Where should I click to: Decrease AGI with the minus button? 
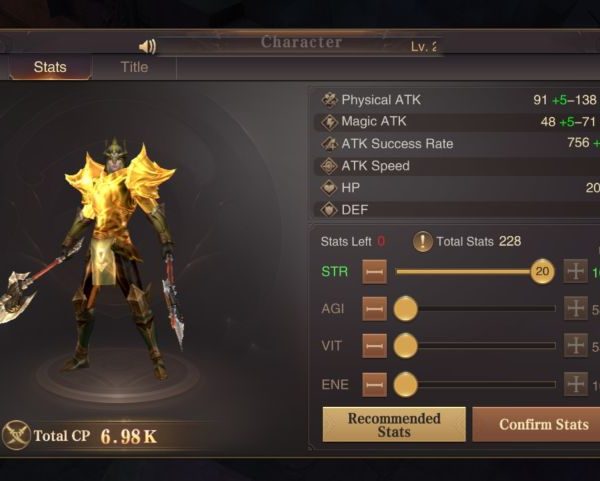coord(374,309)
